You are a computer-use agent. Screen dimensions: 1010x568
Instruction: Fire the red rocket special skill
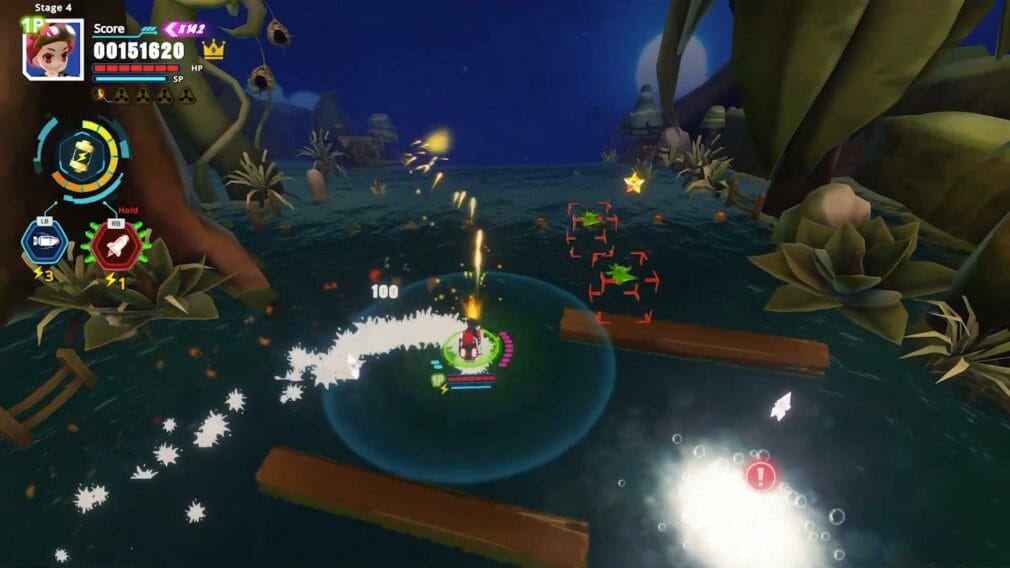tap(116, 243)
